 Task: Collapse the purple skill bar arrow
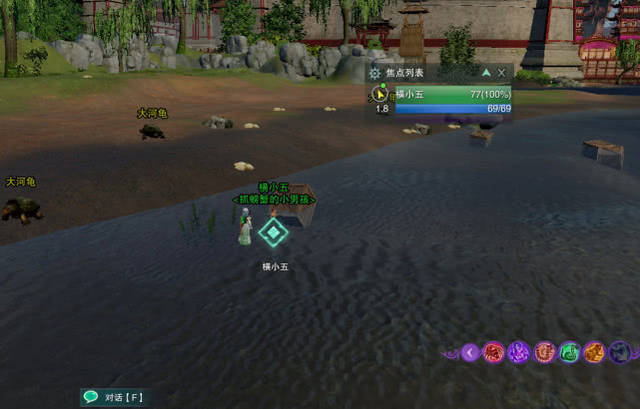coord(470,352)
